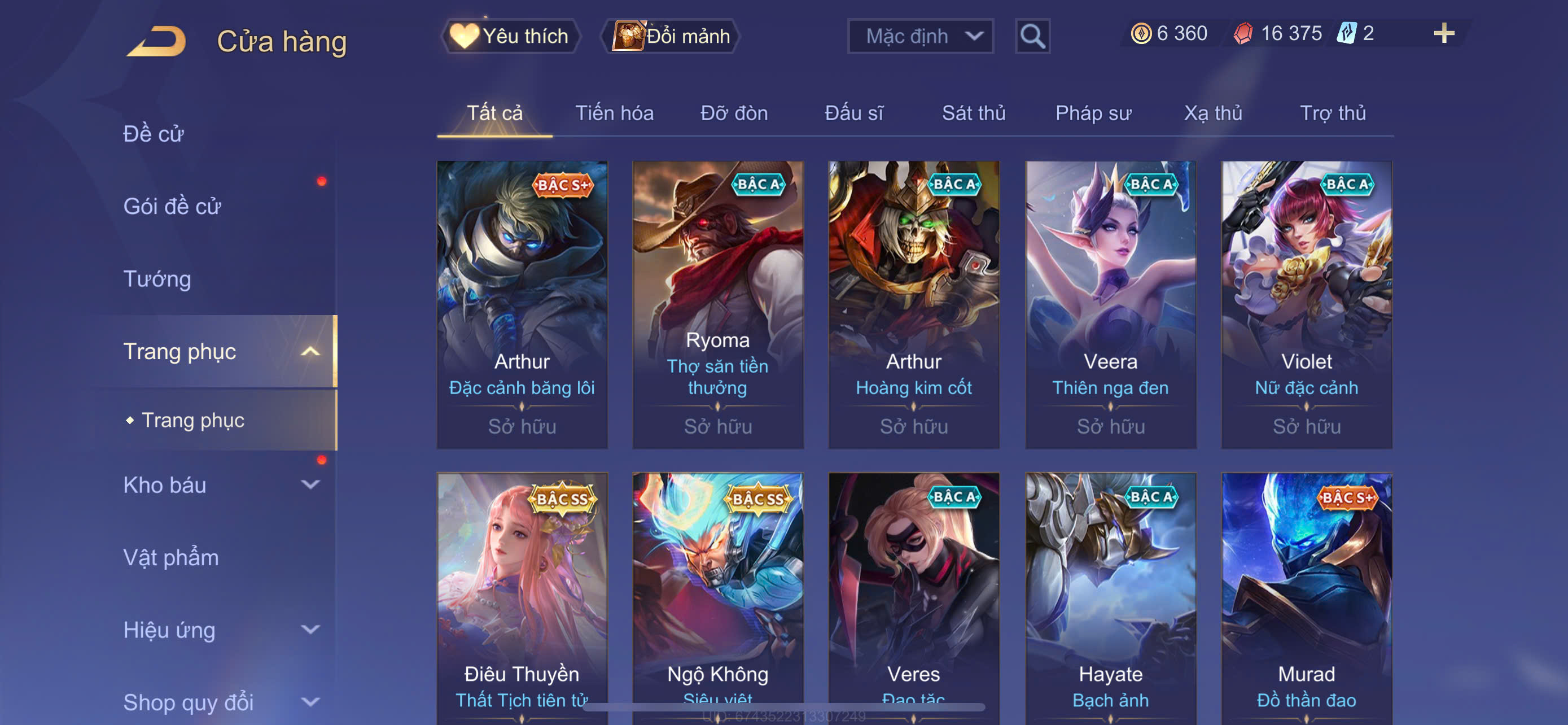Select Arthur Đặc cảnh băng lôi skin

(x=522, y=304)
